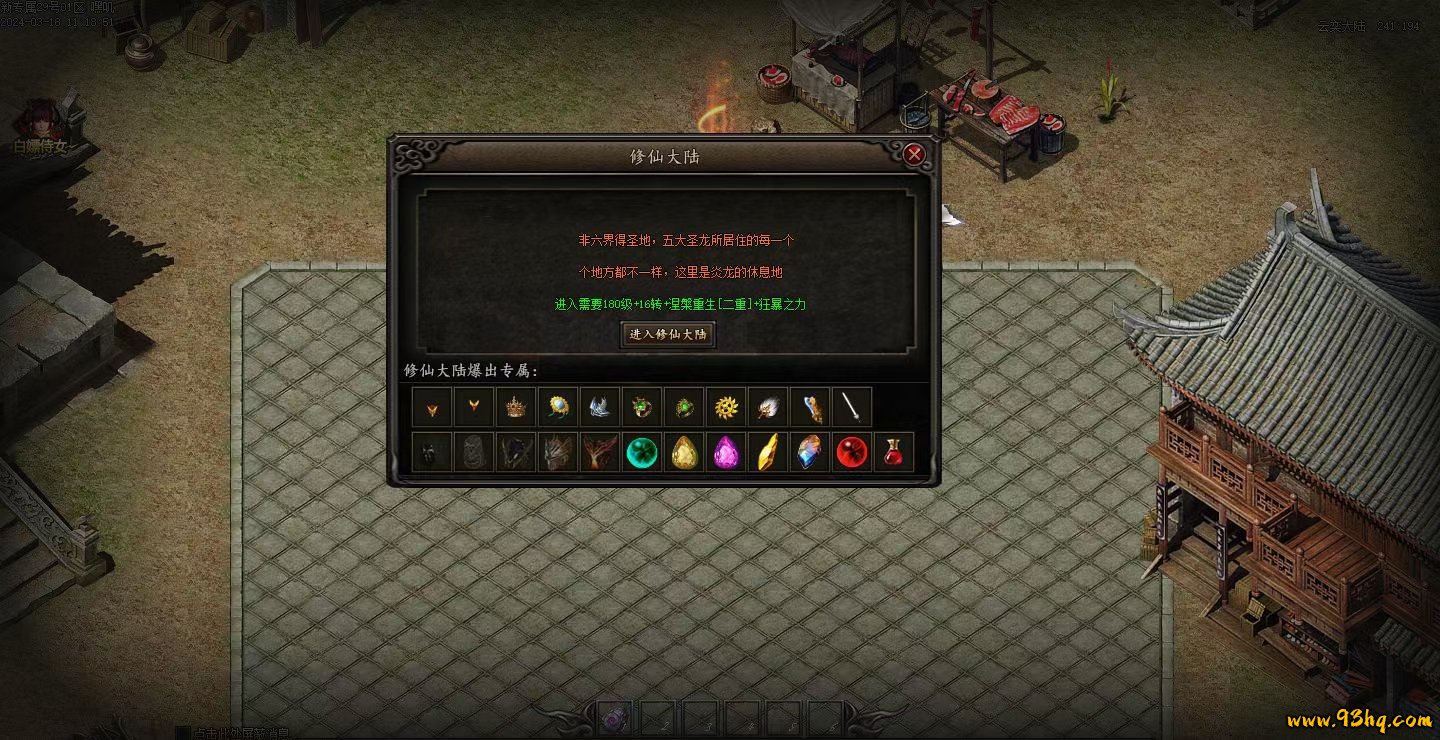Close the 修仙大陆 dialog window
Viewport: 1440px width, 740px height.
click(x=913, y=155)
